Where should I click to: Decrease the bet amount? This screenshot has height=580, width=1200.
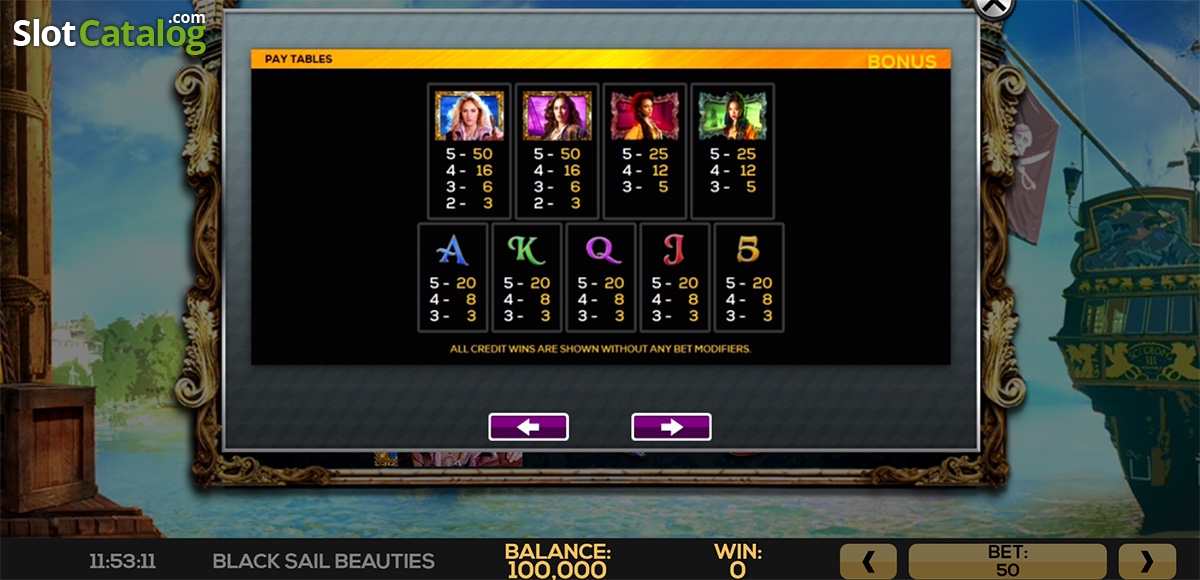coord(868,561)
